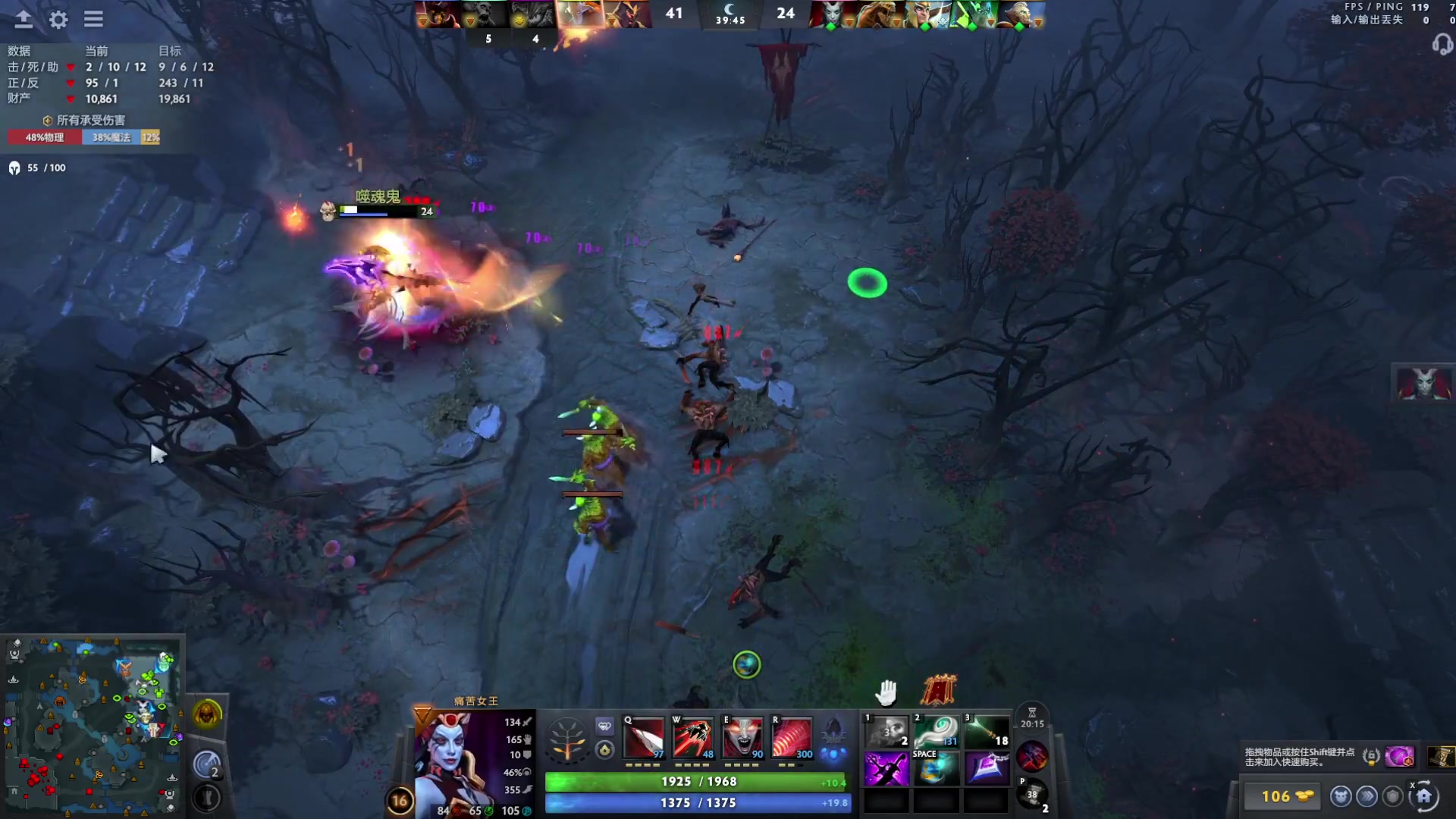
Task: Trigger the Glyph of Fortification button
Action: 206,798
